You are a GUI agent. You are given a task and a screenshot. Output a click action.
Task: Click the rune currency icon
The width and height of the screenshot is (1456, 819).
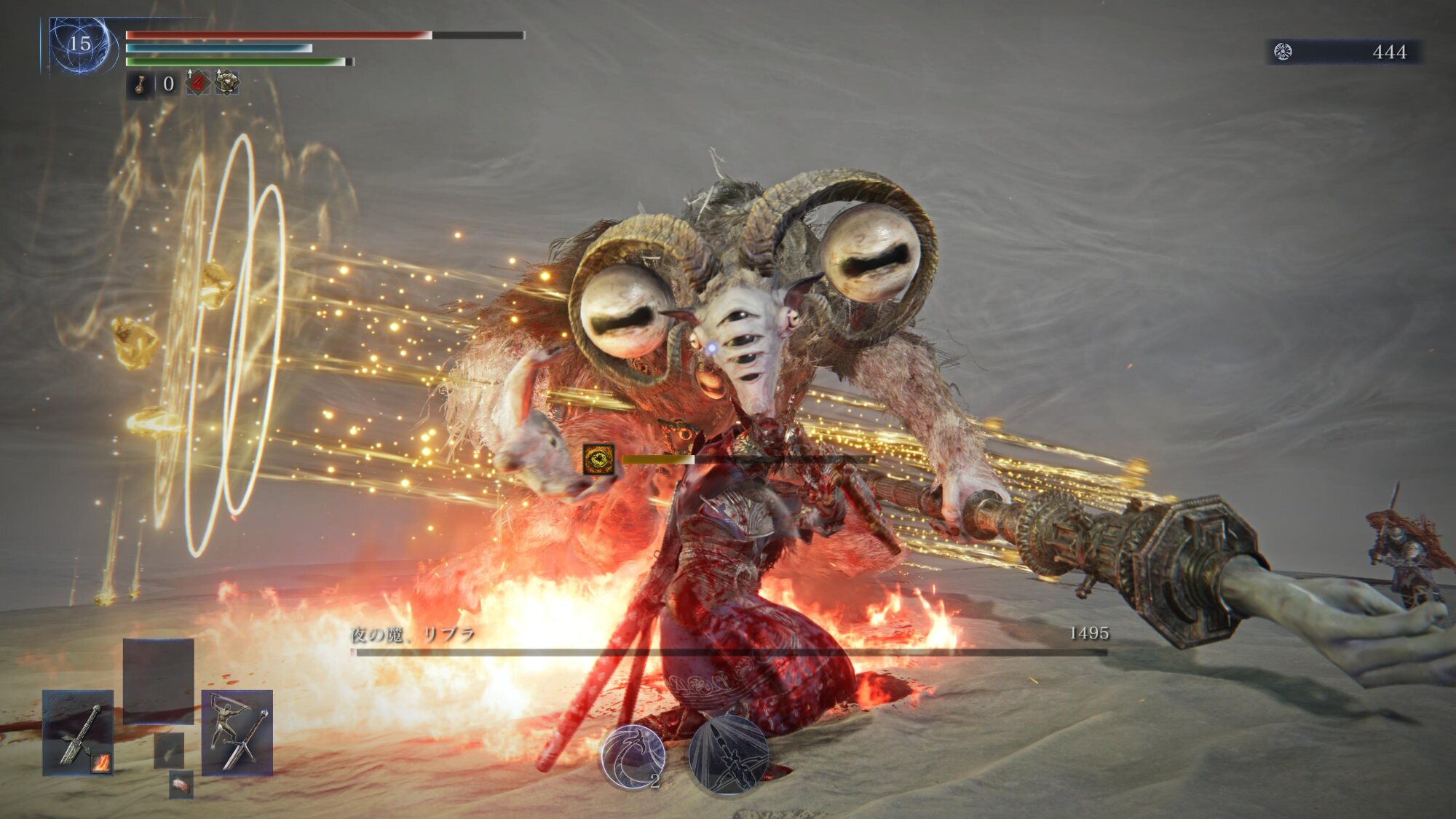pos(1283,52)
